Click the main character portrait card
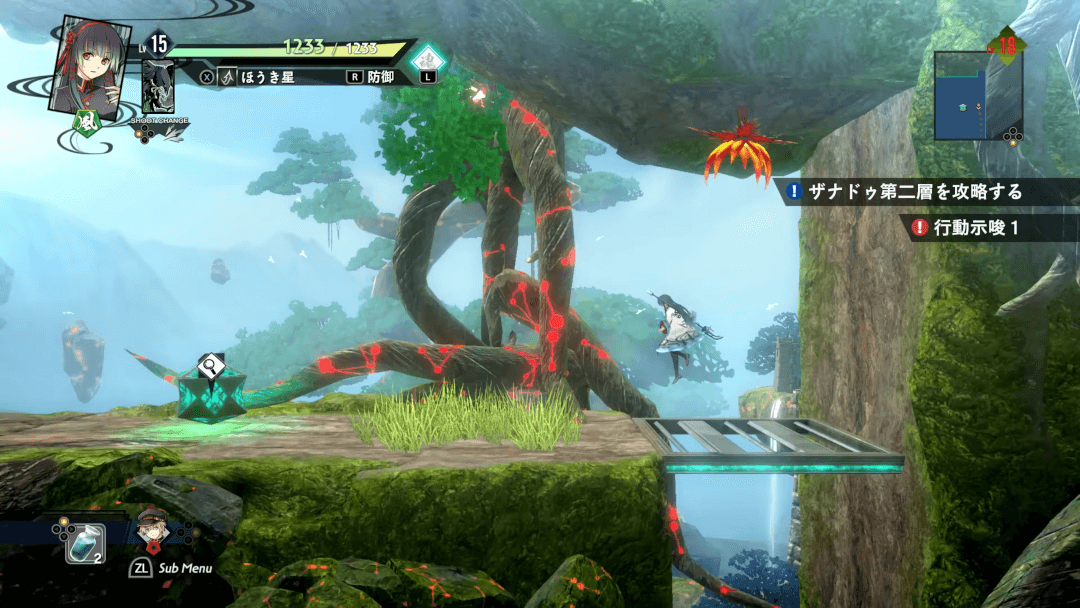This screenshot has height=608, width=1080. pyautogui.click(x=91, y=63)
